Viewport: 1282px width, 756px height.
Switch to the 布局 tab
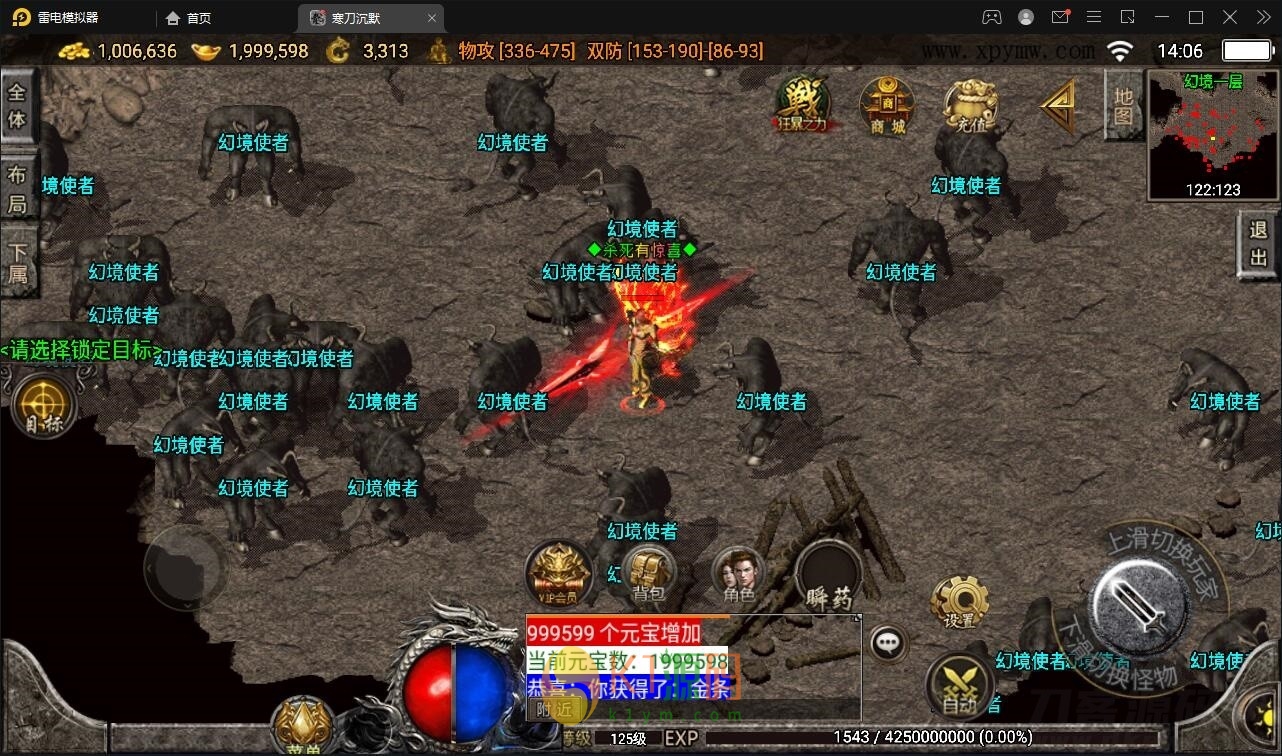[17, 188]
